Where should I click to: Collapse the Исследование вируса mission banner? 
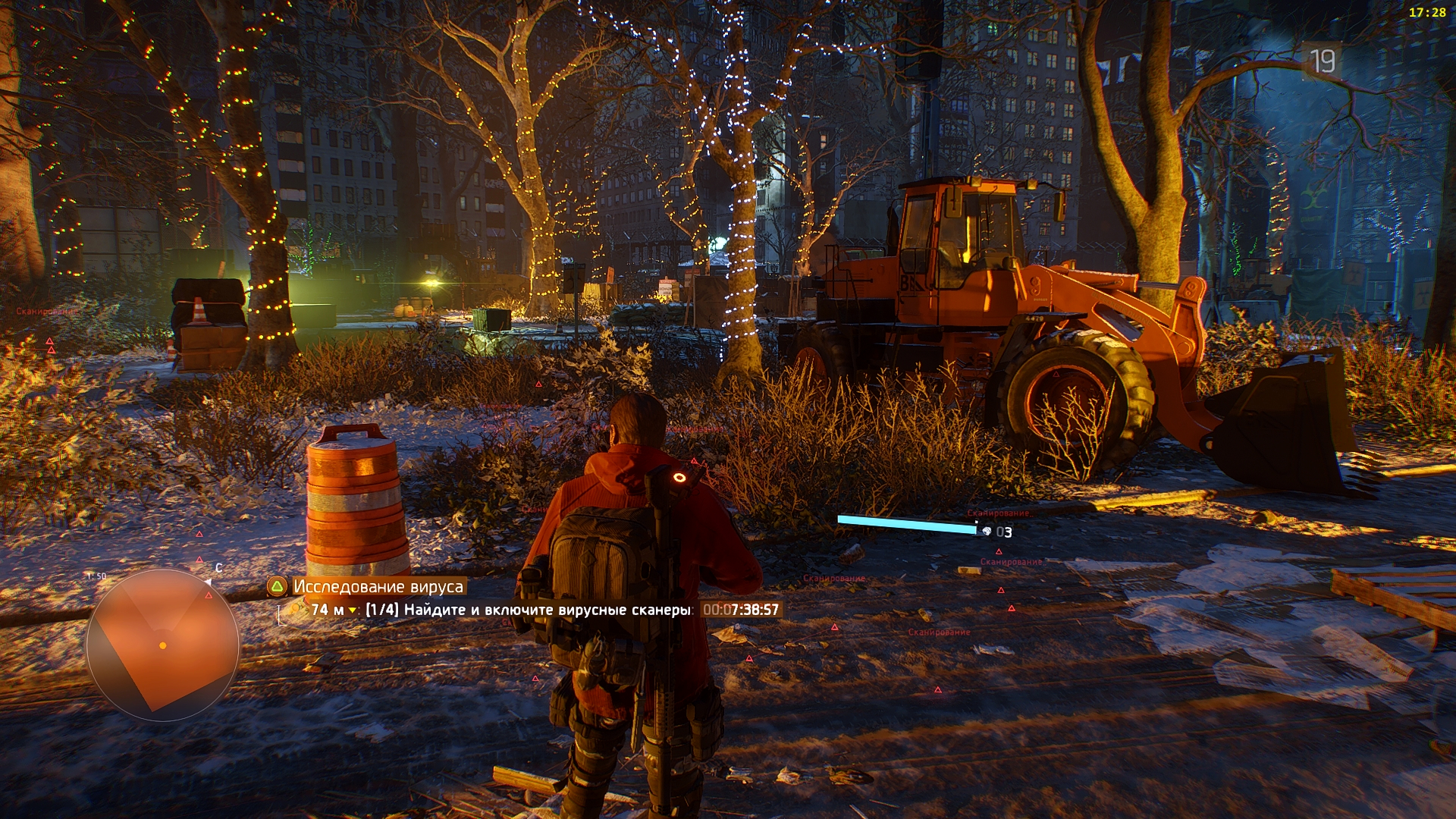tap(377, 585)
